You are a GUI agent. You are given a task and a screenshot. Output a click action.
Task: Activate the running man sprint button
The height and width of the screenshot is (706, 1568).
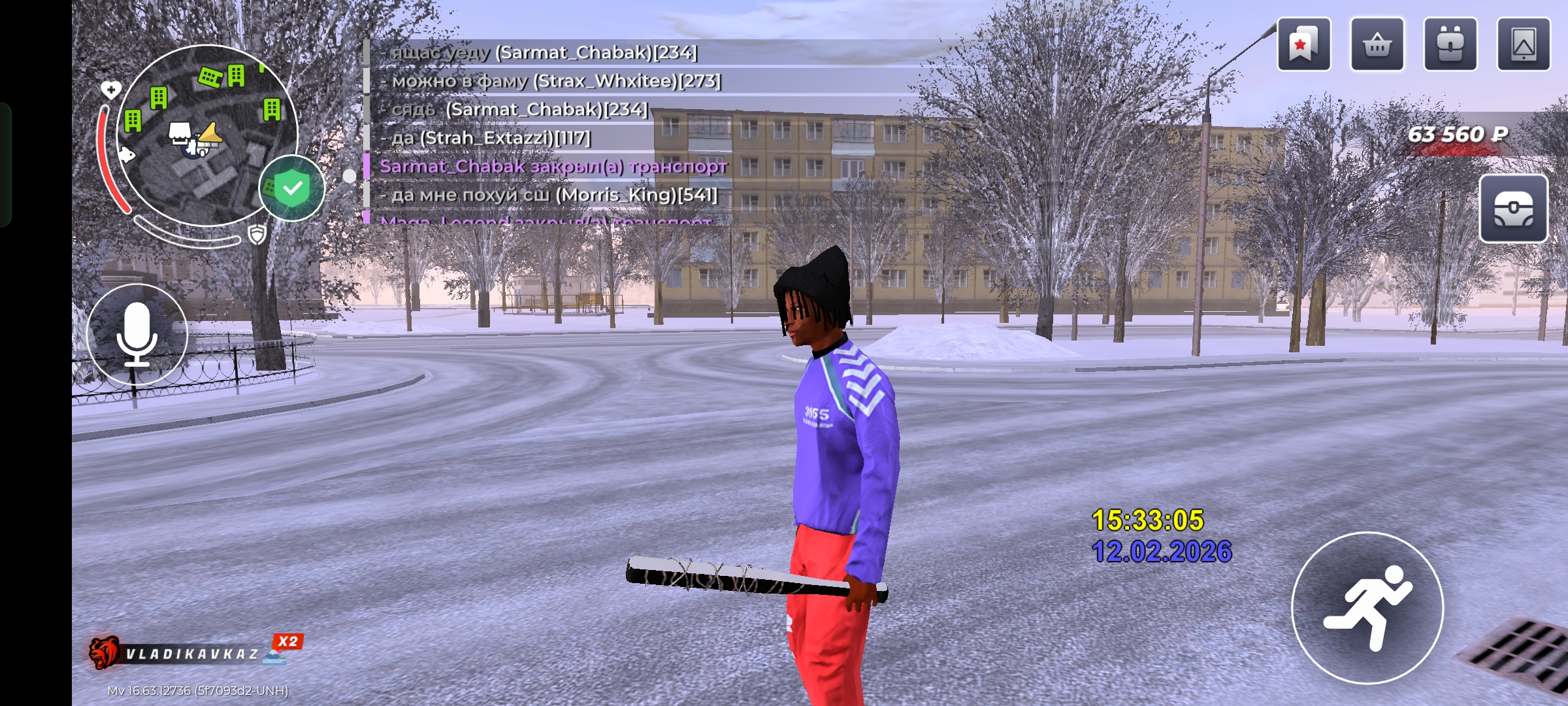point(1367,608)
